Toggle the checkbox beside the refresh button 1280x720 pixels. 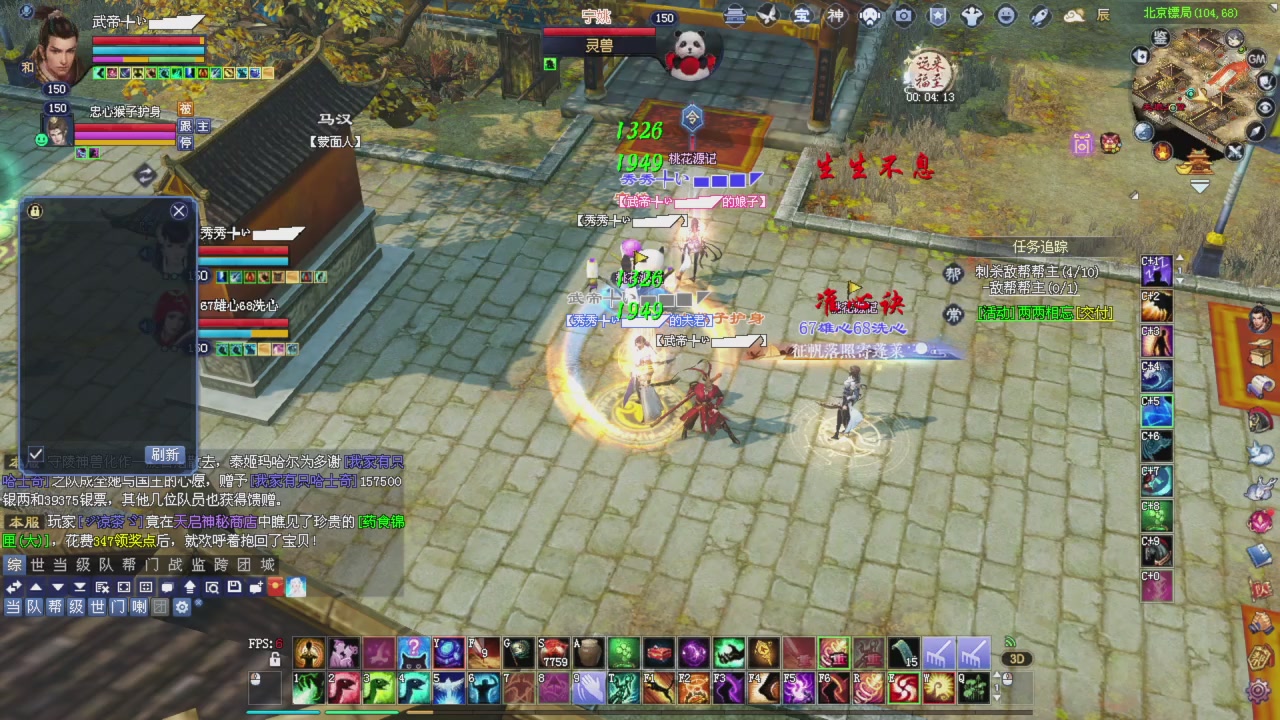click(x=36, y=455)
